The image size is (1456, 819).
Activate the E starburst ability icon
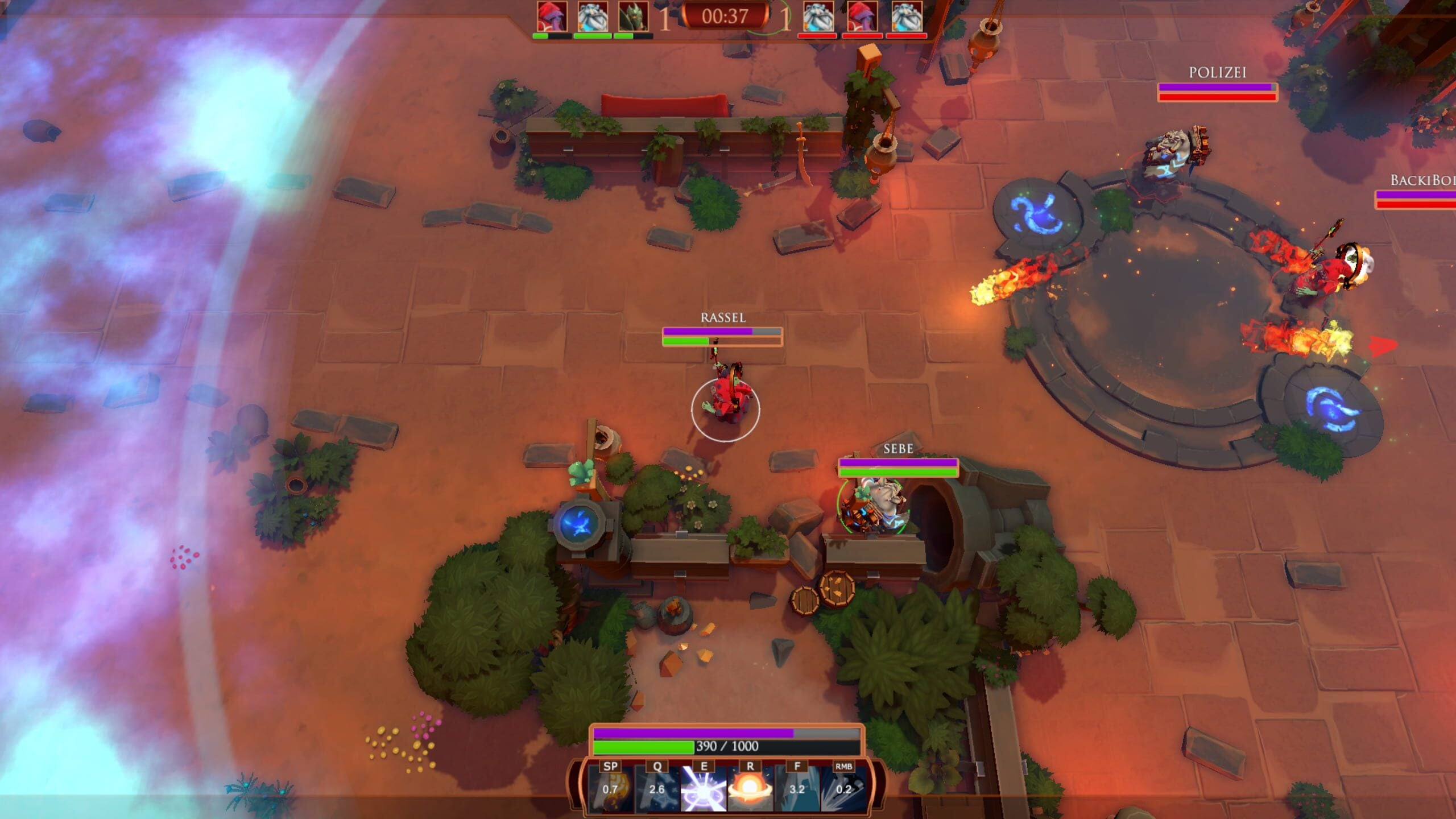click(x=703, y=788)
